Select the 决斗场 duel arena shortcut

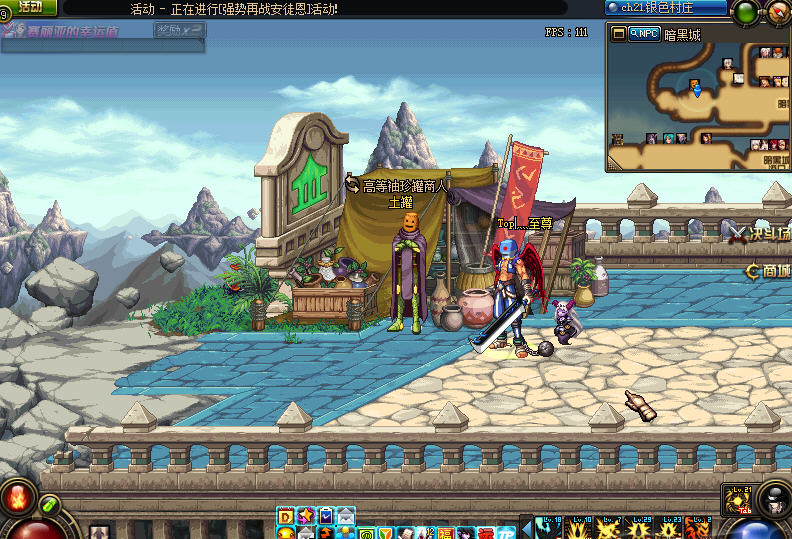click(x=762, y=233)
